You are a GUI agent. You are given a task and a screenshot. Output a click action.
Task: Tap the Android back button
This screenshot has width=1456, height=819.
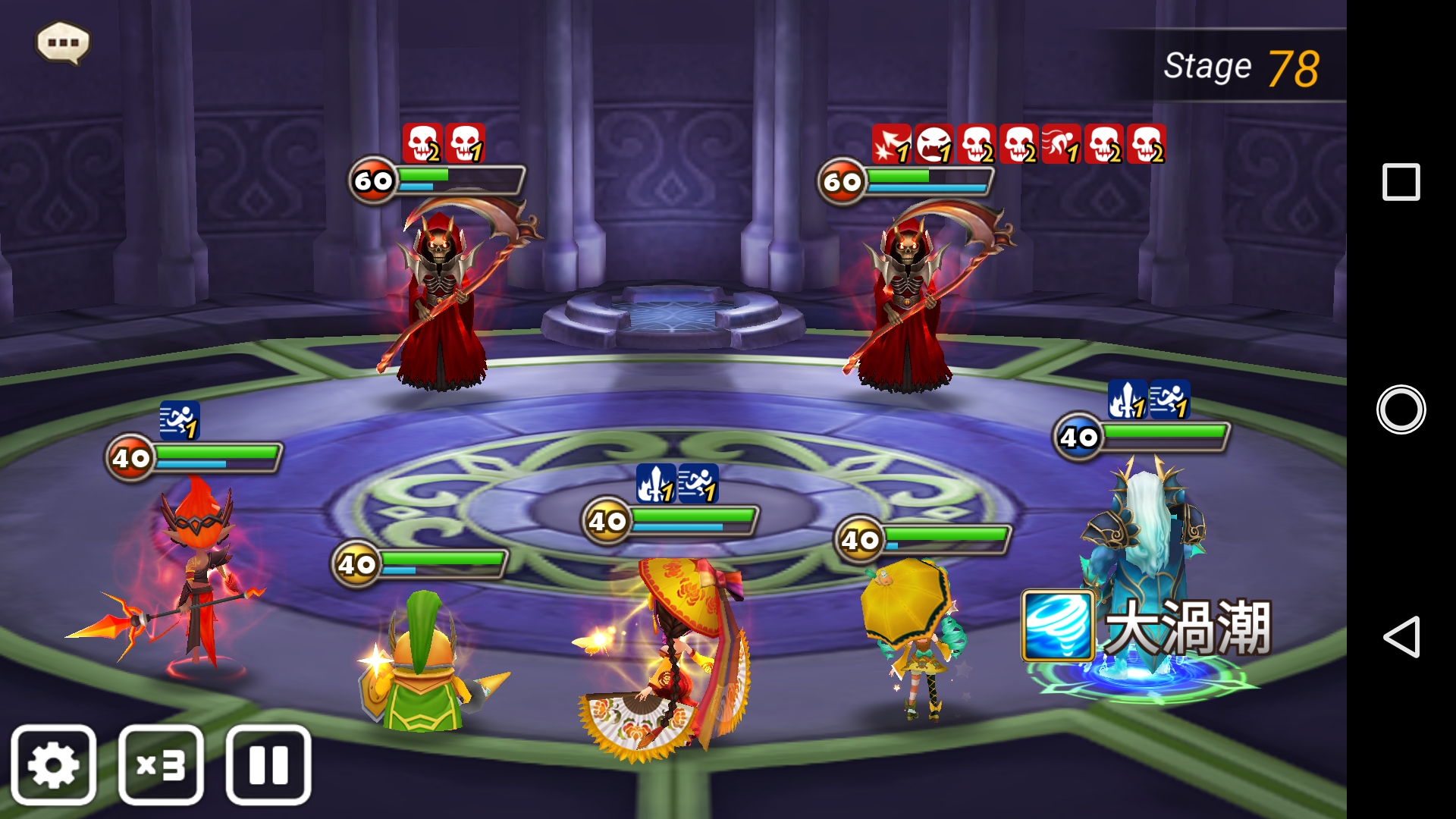pyautogui.click(x=1401, y=636)
